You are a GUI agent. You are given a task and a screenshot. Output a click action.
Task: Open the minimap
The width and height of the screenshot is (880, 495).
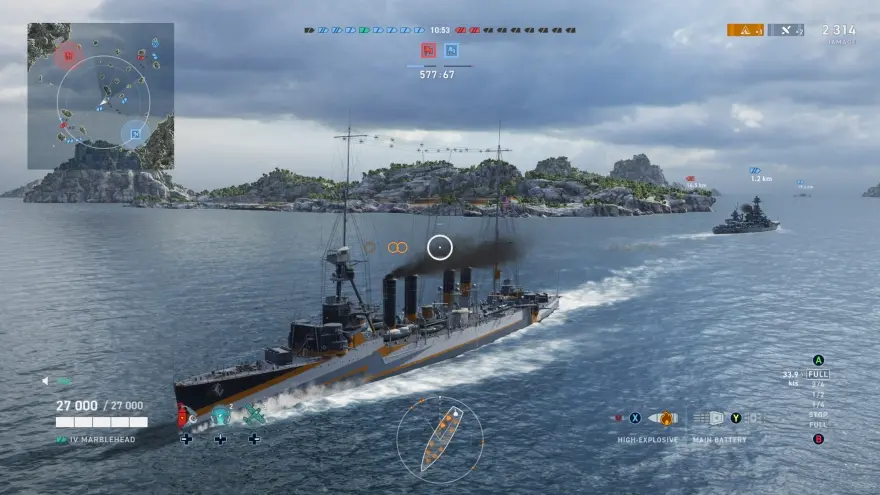coord(101,96)
